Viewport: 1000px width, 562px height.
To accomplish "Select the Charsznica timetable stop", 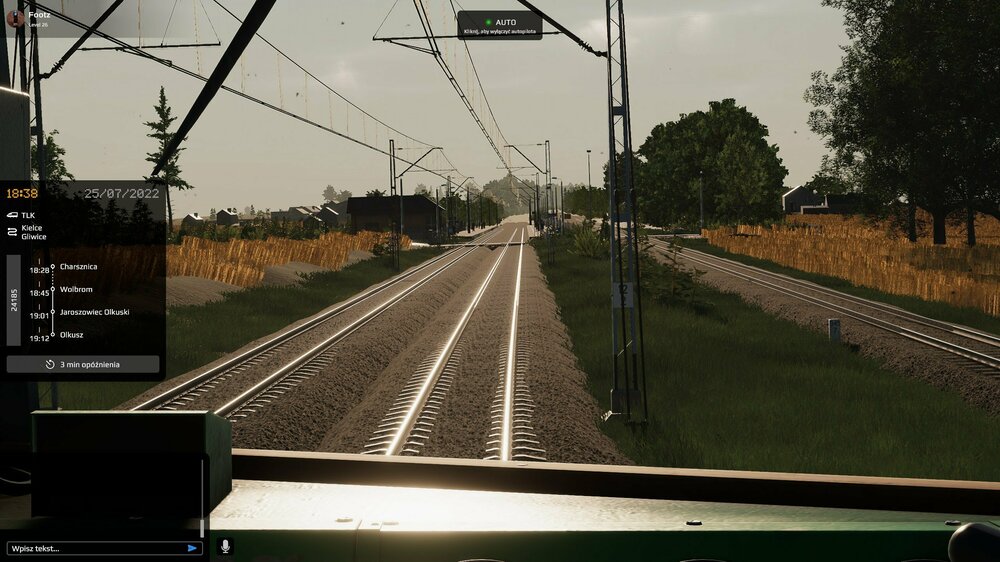I will pos(79,267).
